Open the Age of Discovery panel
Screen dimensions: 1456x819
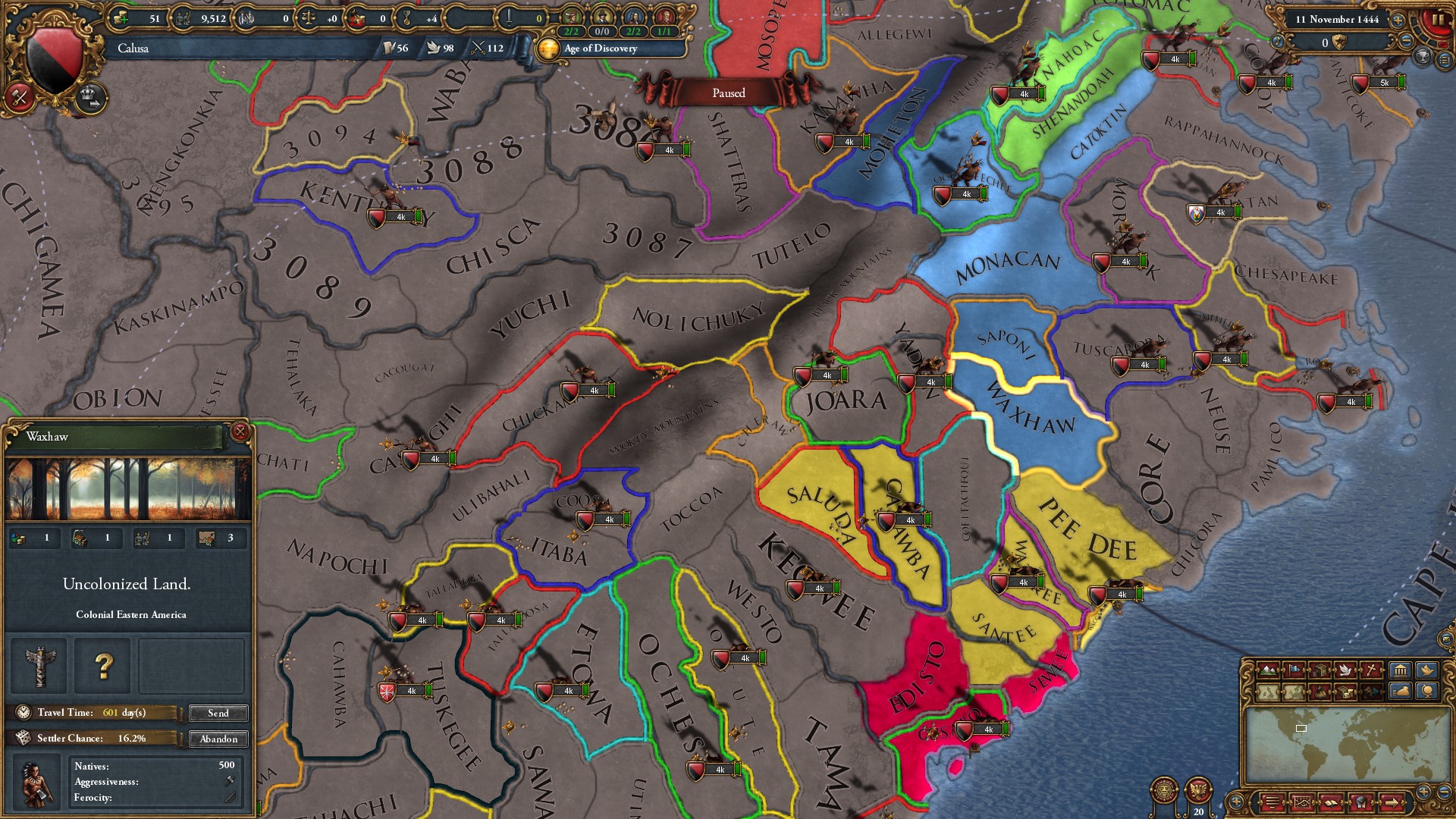[599, 50]
